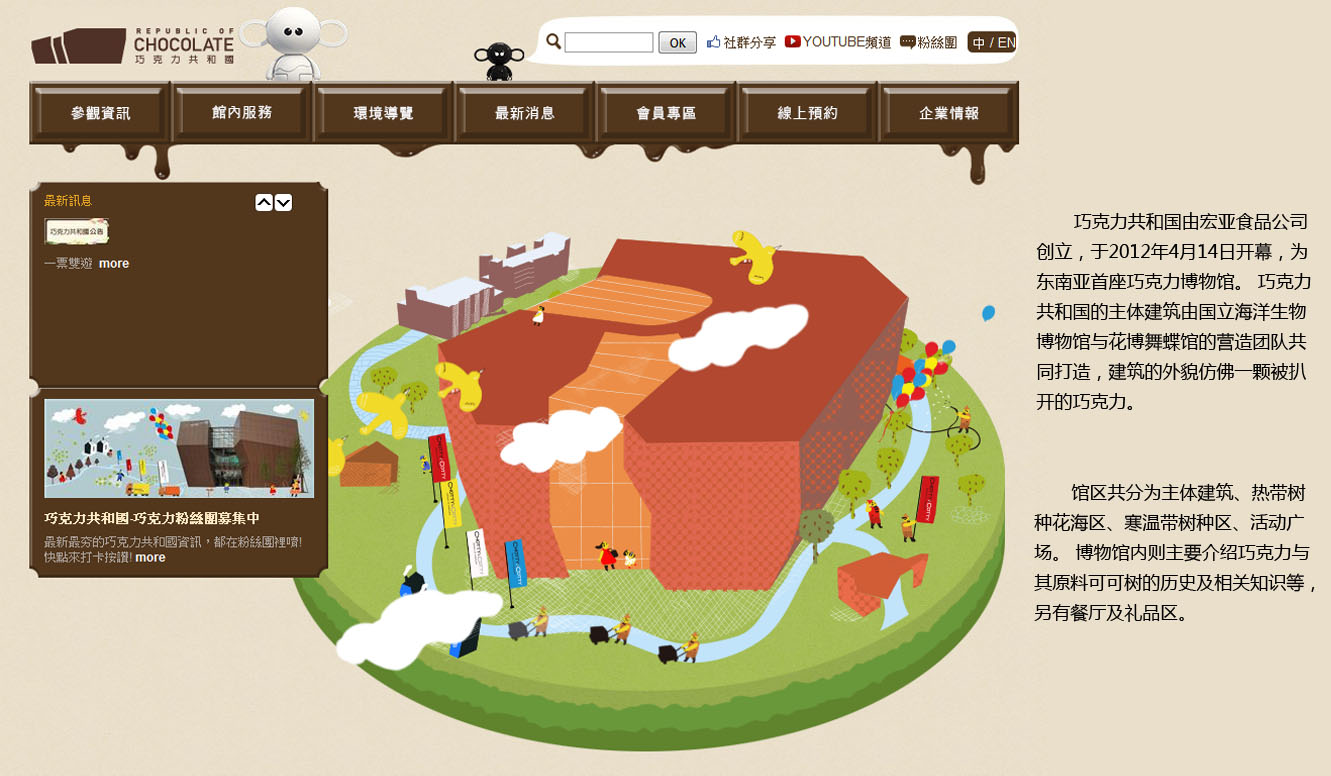The height and width of the screenshot is (776, 1331).
Task: Open the 參觀資訊 menu
Action: pos(101,113)
